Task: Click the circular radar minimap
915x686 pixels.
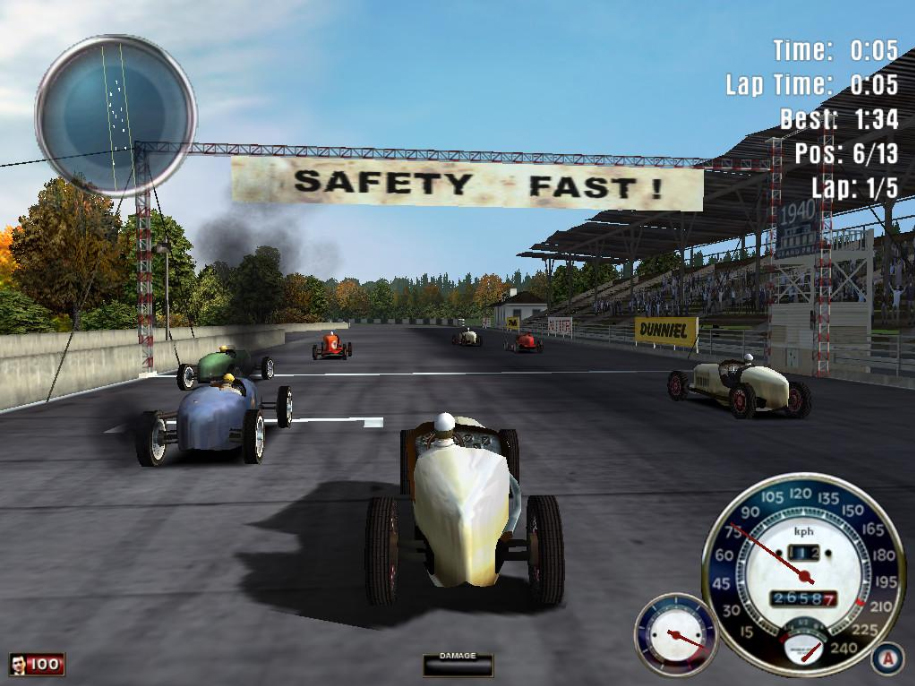Action: 115,114
